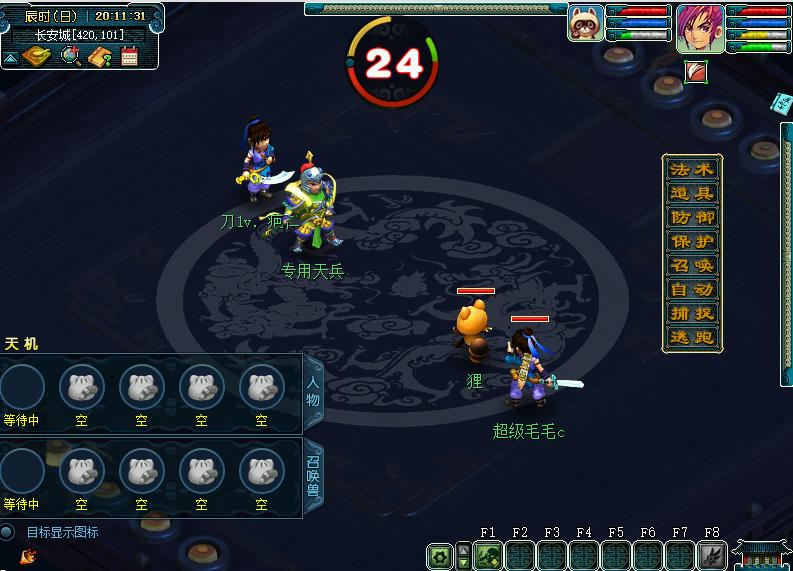This screenshot has width=793, height=571.
Task: Open the 法术 spell menu
Action: (x=692, y=170)
